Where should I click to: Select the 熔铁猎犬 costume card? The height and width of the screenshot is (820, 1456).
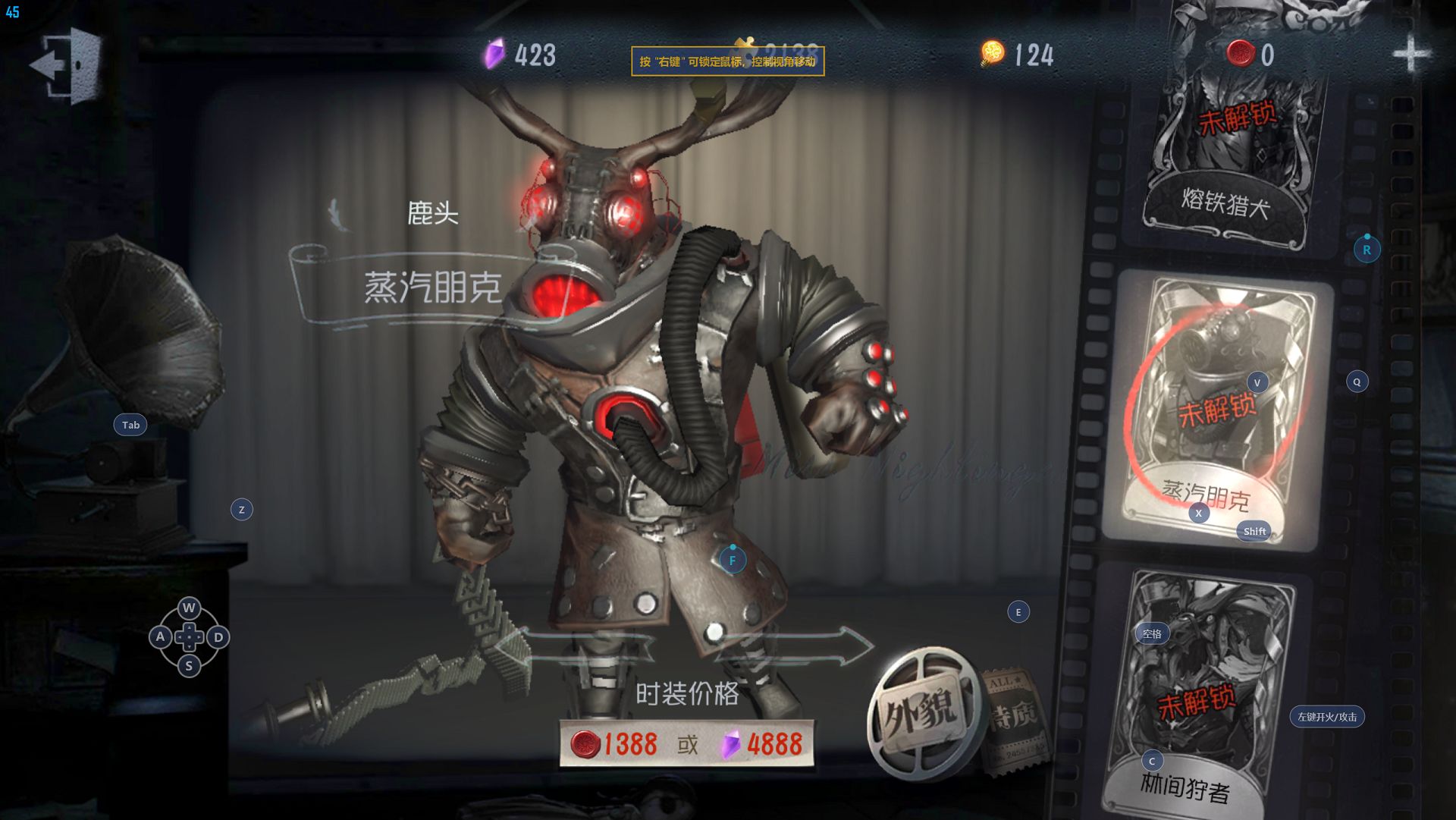[1232, 129]
